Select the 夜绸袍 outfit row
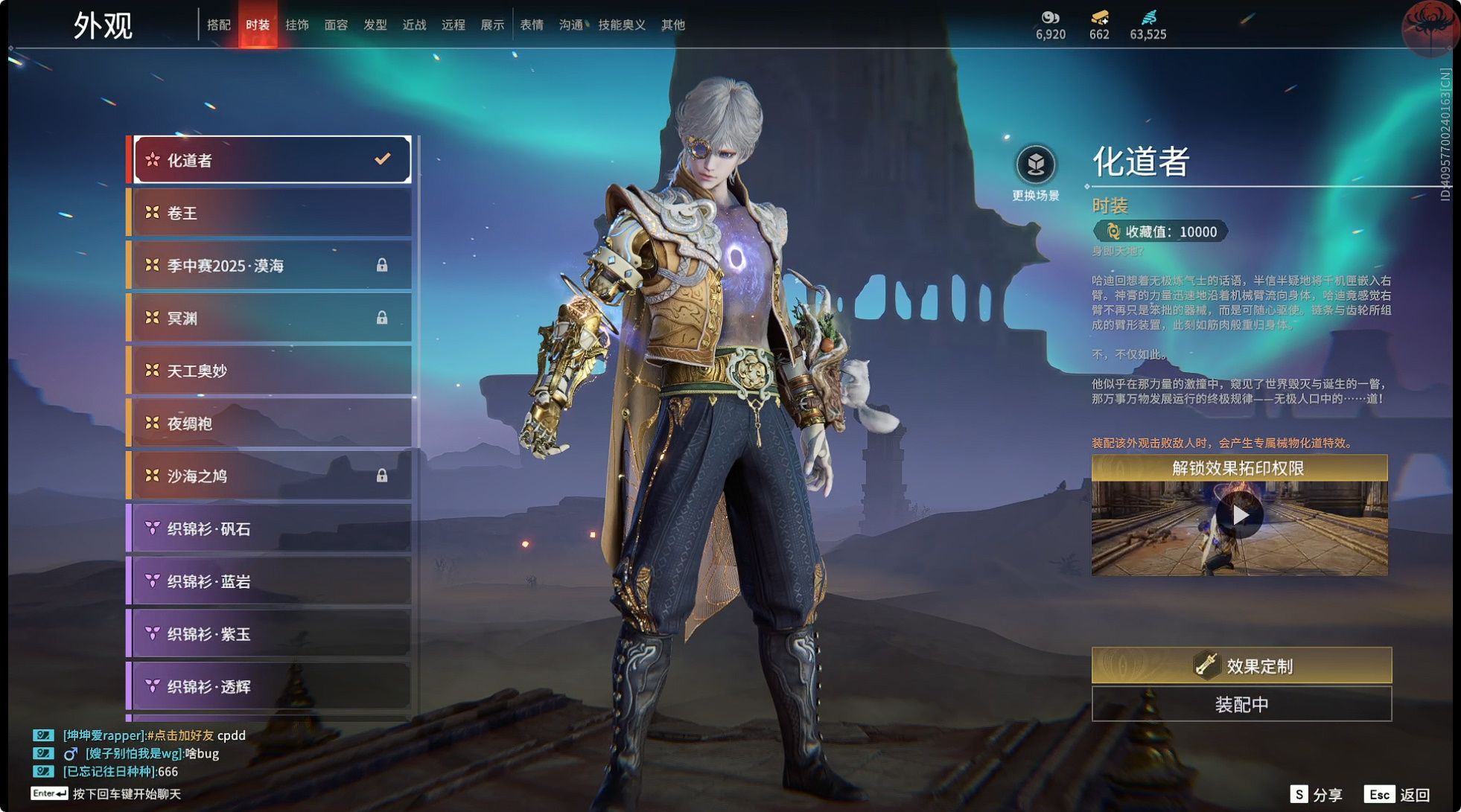This screenshot has width=1461, height=812. [x=271, y=423]
